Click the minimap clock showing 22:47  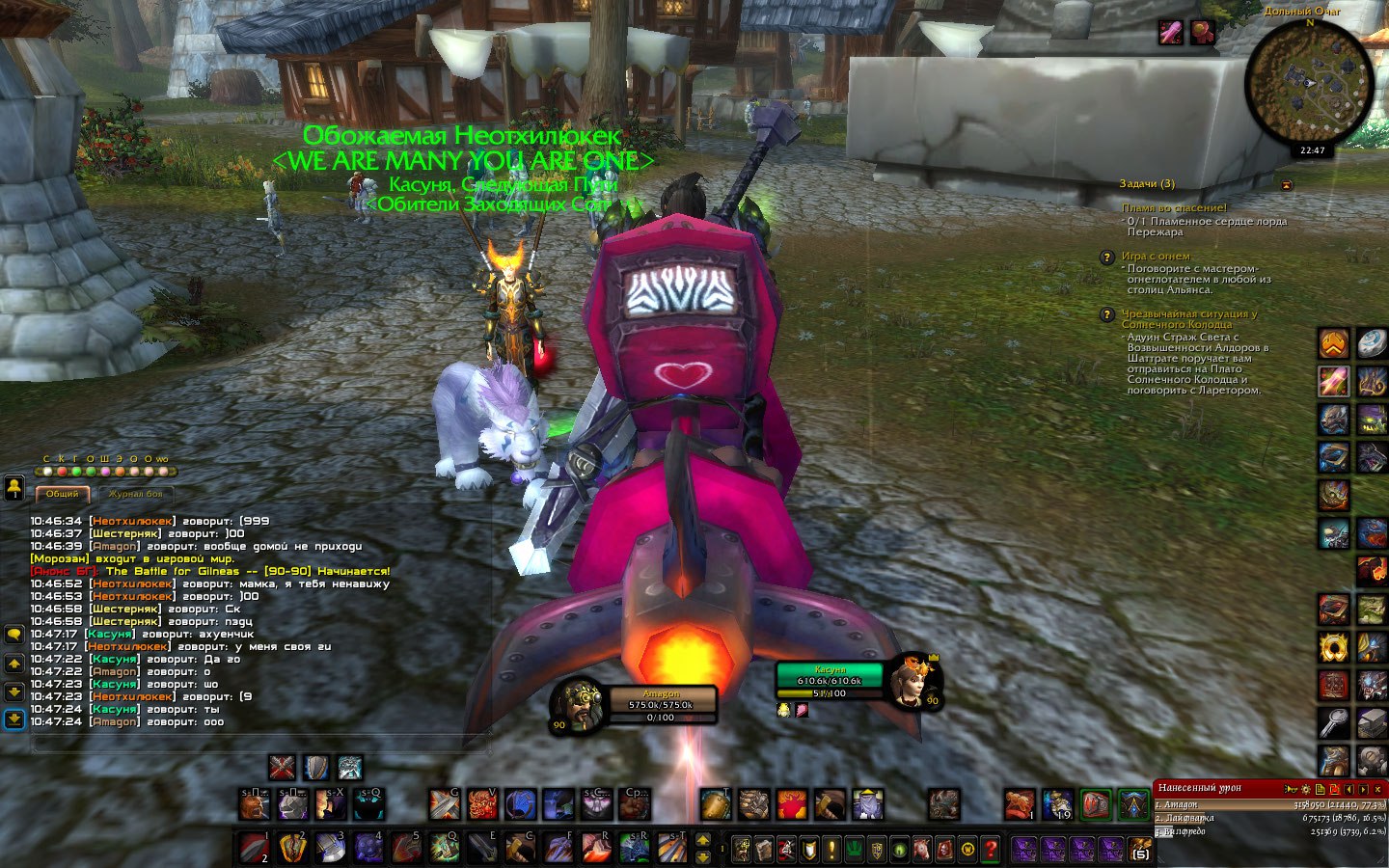pyautogui.click(x=1312, y=150)
